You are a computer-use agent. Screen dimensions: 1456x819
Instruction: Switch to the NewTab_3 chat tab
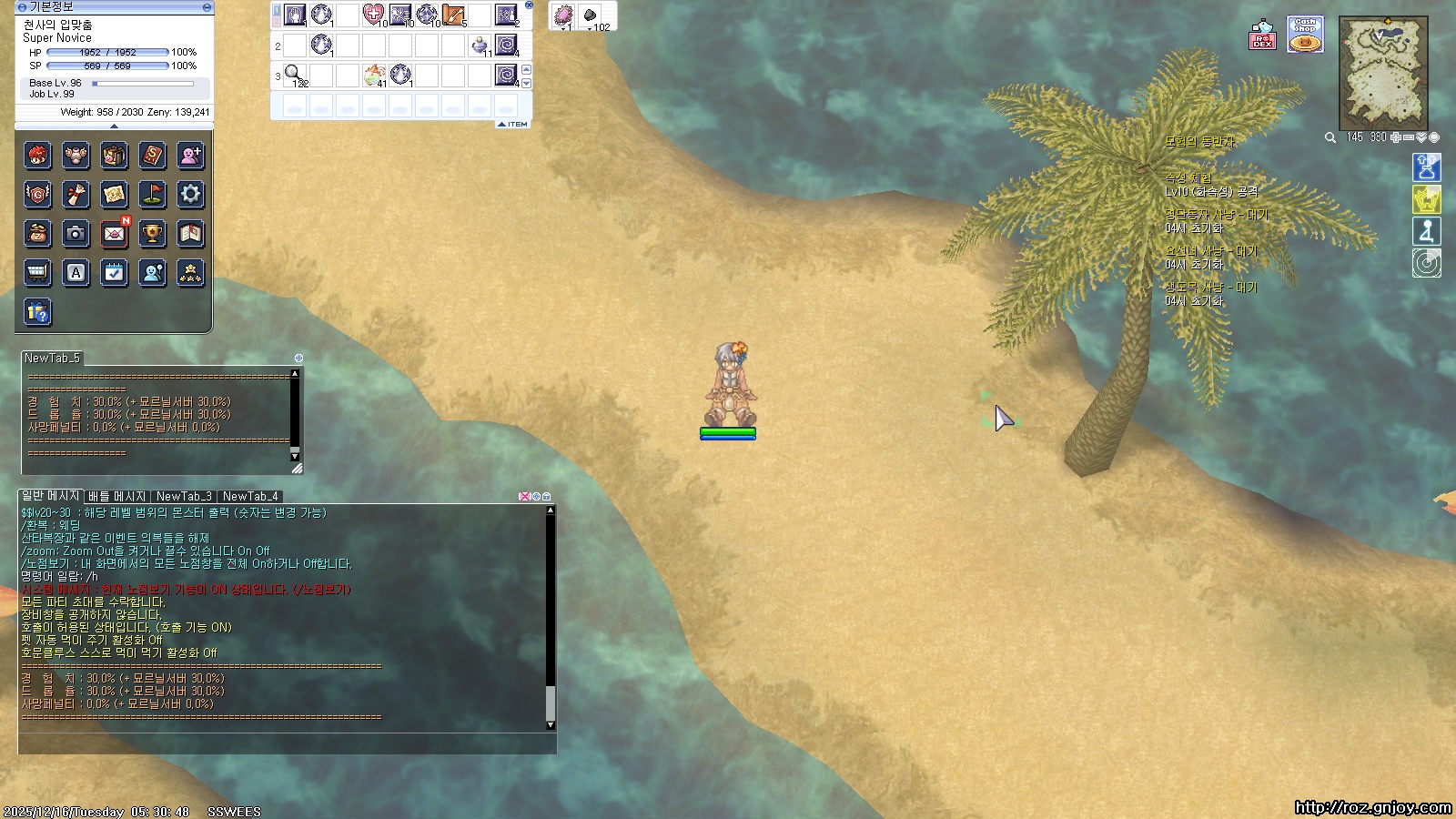[184, 497]
